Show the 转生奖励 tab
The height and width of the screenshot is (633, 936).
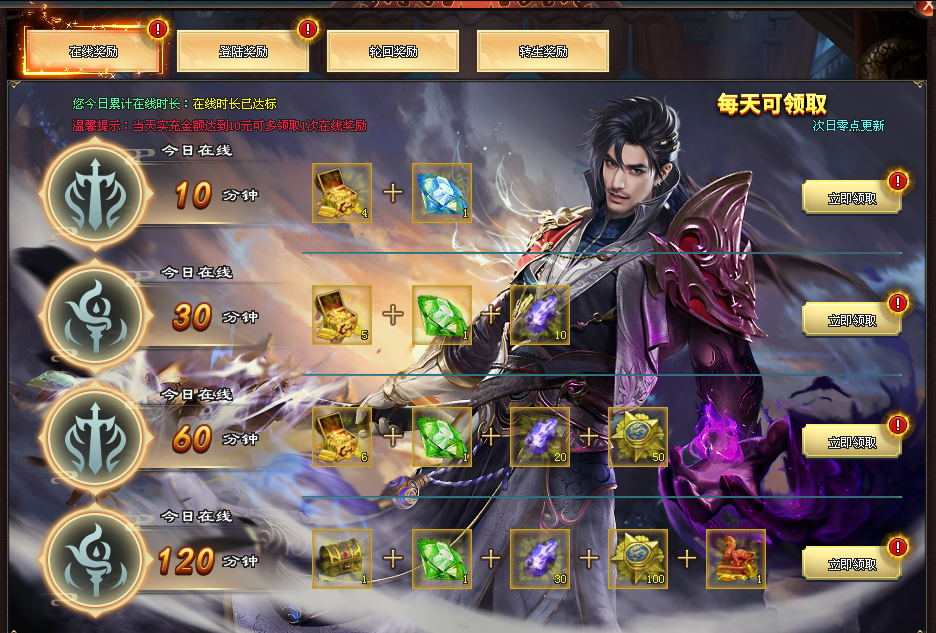coord(542,51)
